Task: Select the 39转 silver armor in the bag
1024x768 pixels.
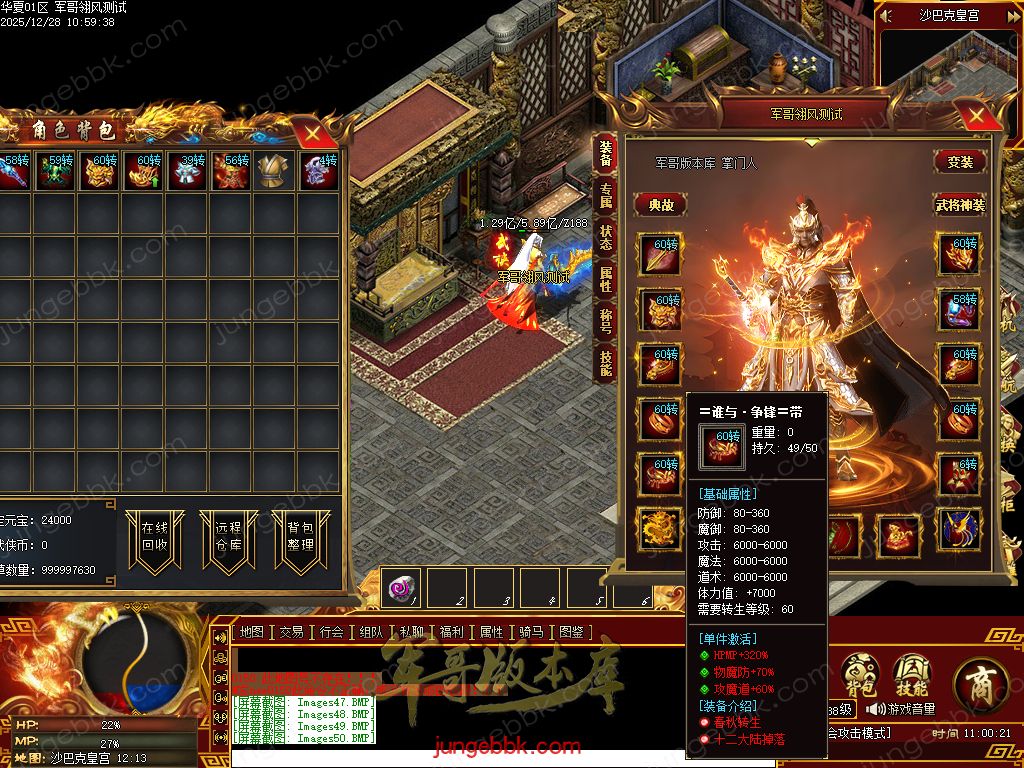Action: pos(186,171)
